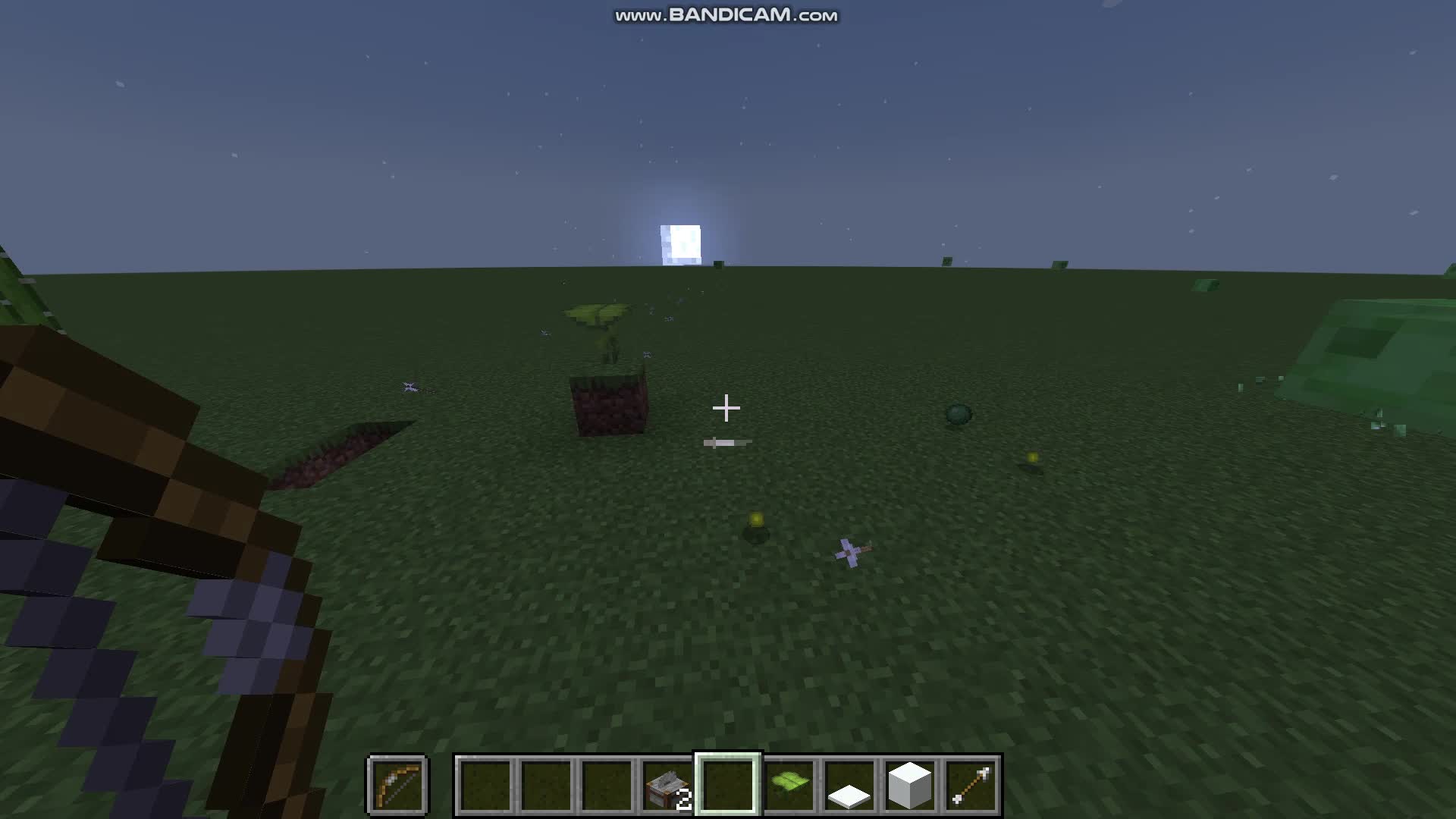
Task: Click the floating arrow item near the crosshair
Action: (x=728, y=441)
